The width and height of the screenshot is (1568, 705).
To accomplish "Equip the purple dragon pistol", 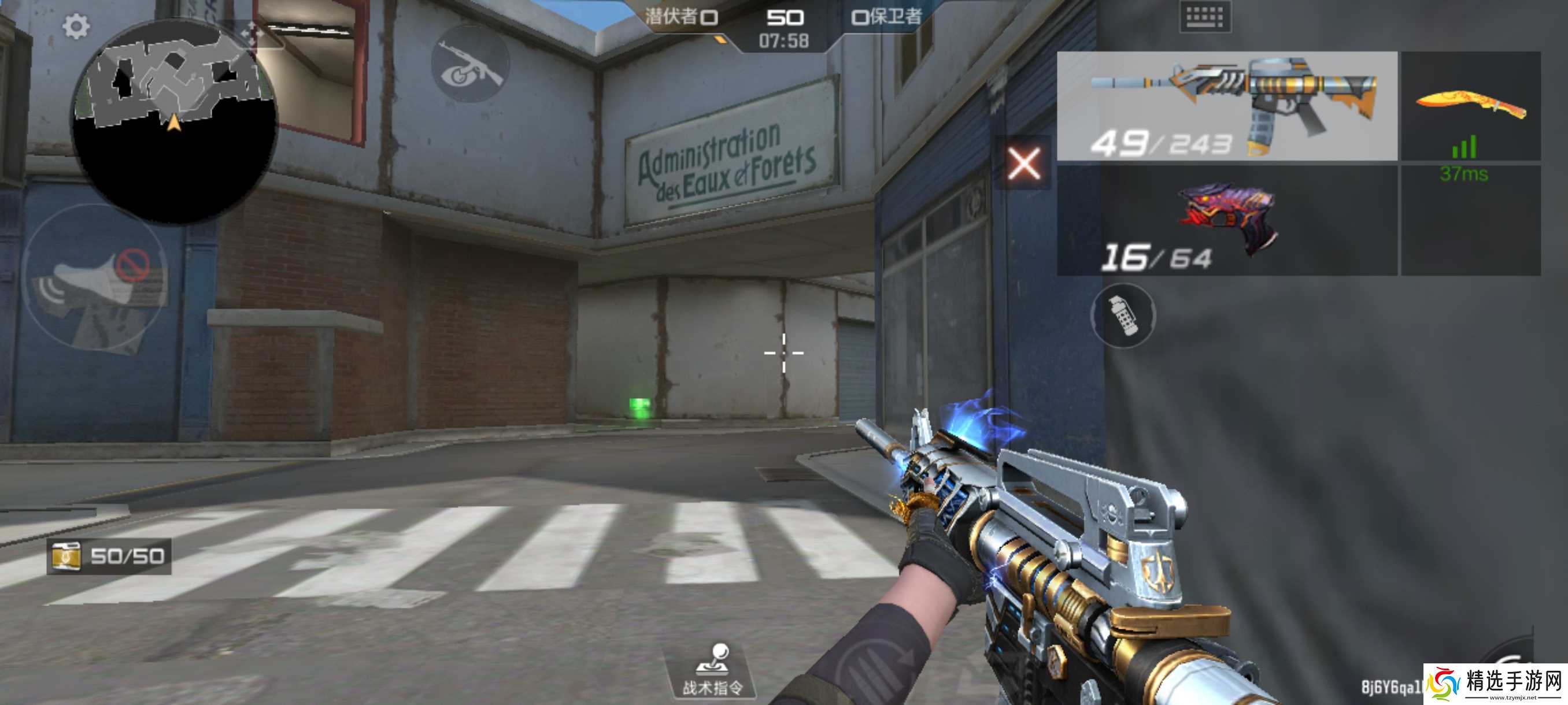I will click(x=1226, y=220).
